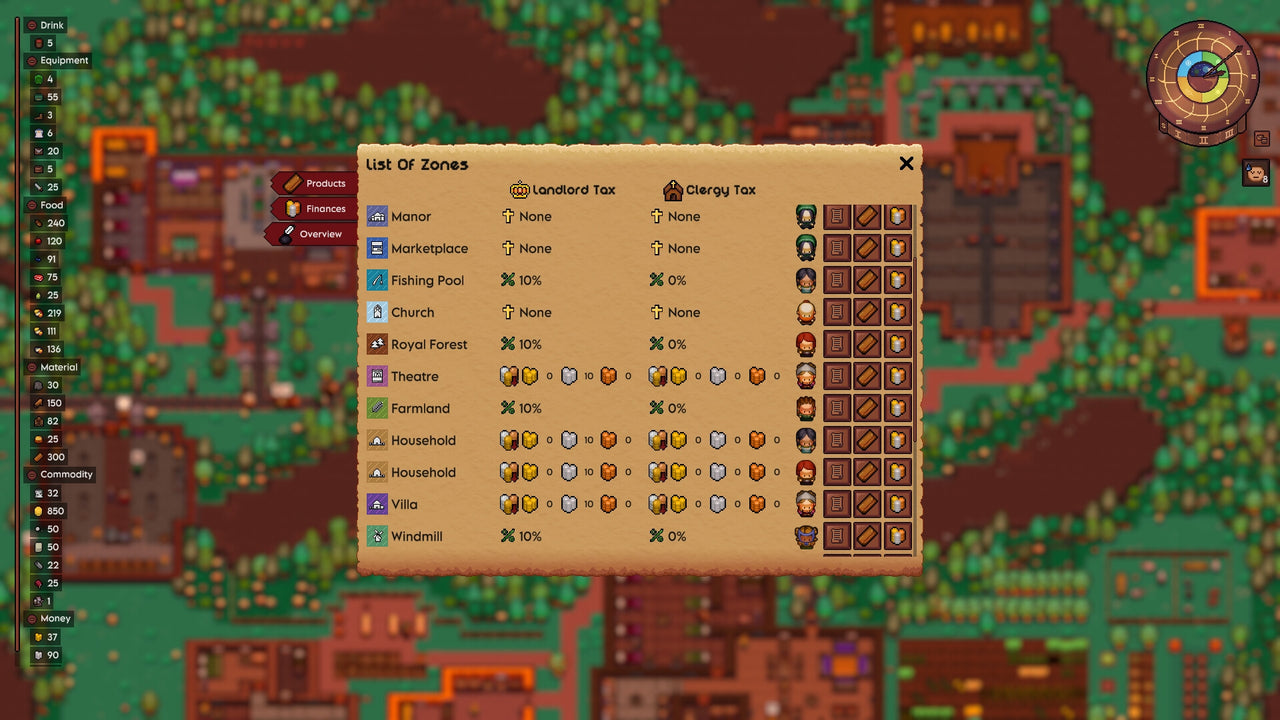Image resolution: width=1280 pixels, height=720 pixels.
Task: Open the ledger scroll icon on the Marketplace row
Action: (836, 248)
